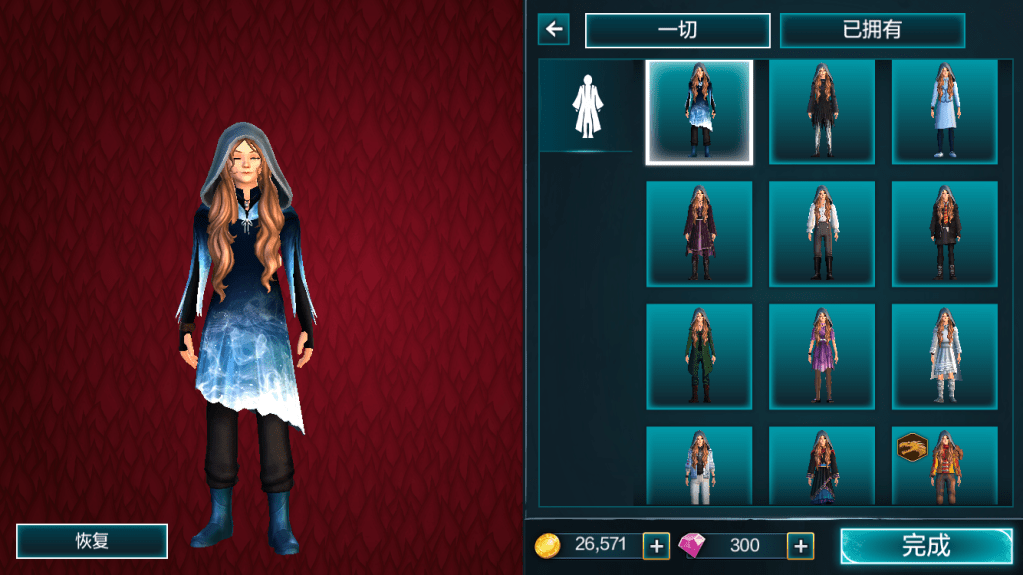The height and width of the screenshot is (575, 1023).
Task: Add more gold coins with plus button
Action: point(656,545)
